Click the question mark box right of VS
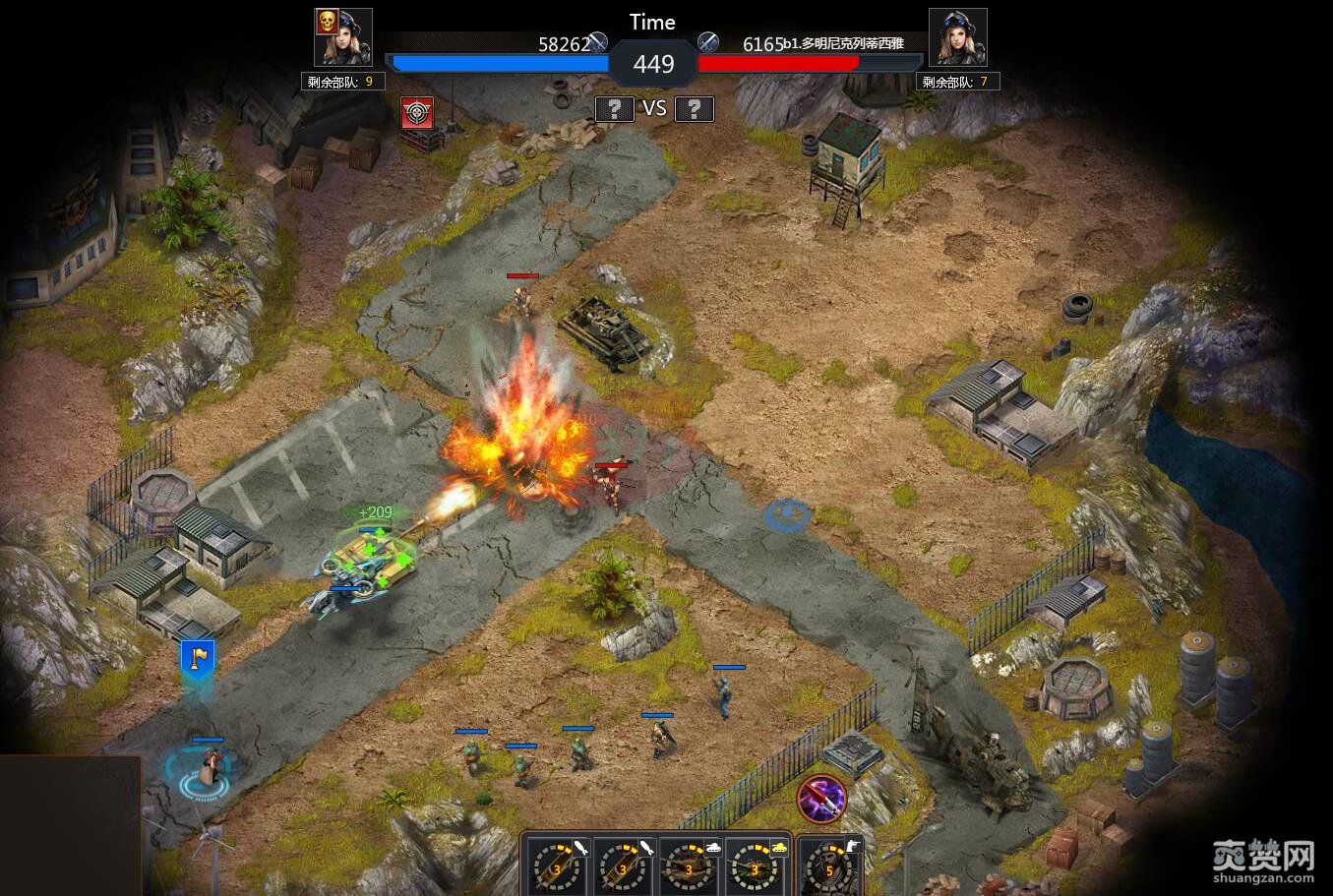The image size is (1333, 896). 694,109
